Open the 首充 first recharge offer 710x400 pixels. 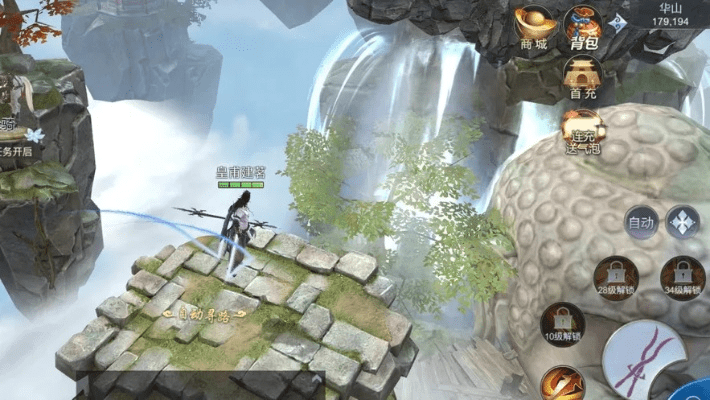583,76
